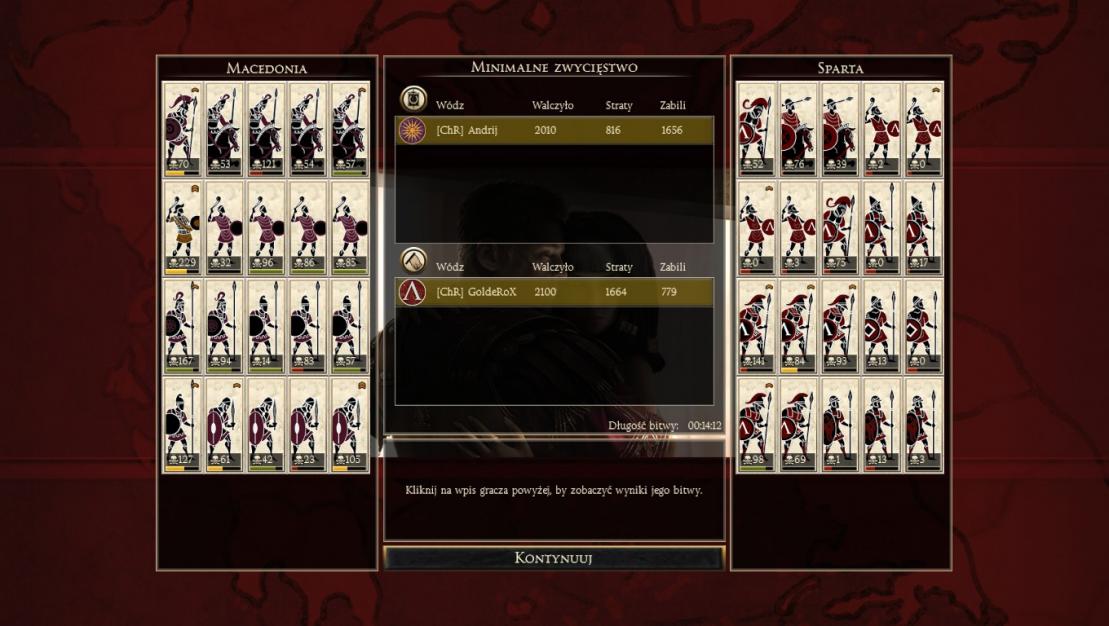Pick Sparta spearman card with 17 kills
This screenshot has height=626, width=1109.
click(x=923, y=227)
